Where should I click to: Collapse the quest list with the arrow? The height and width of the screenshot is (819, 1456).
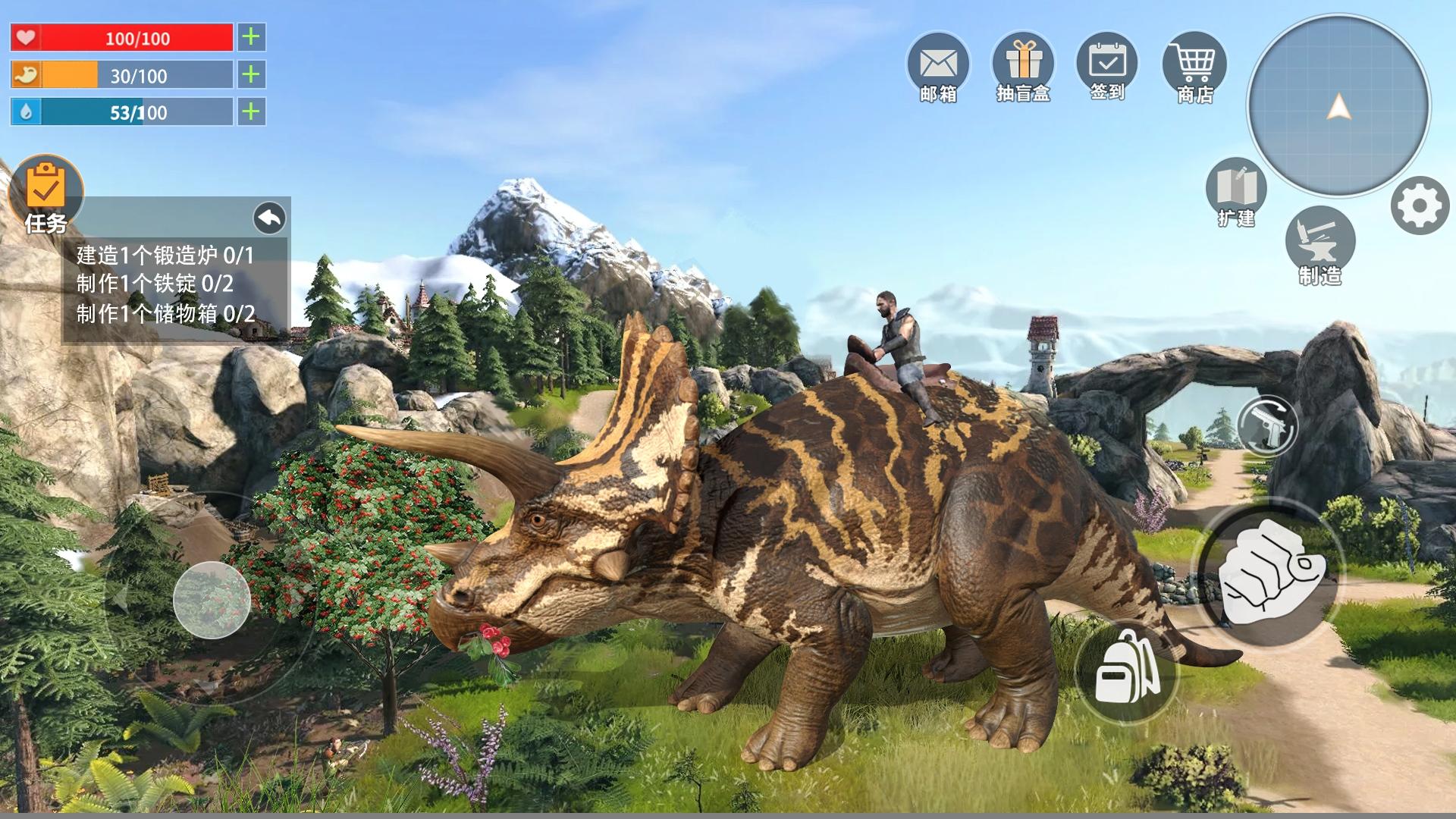[269, 218]
